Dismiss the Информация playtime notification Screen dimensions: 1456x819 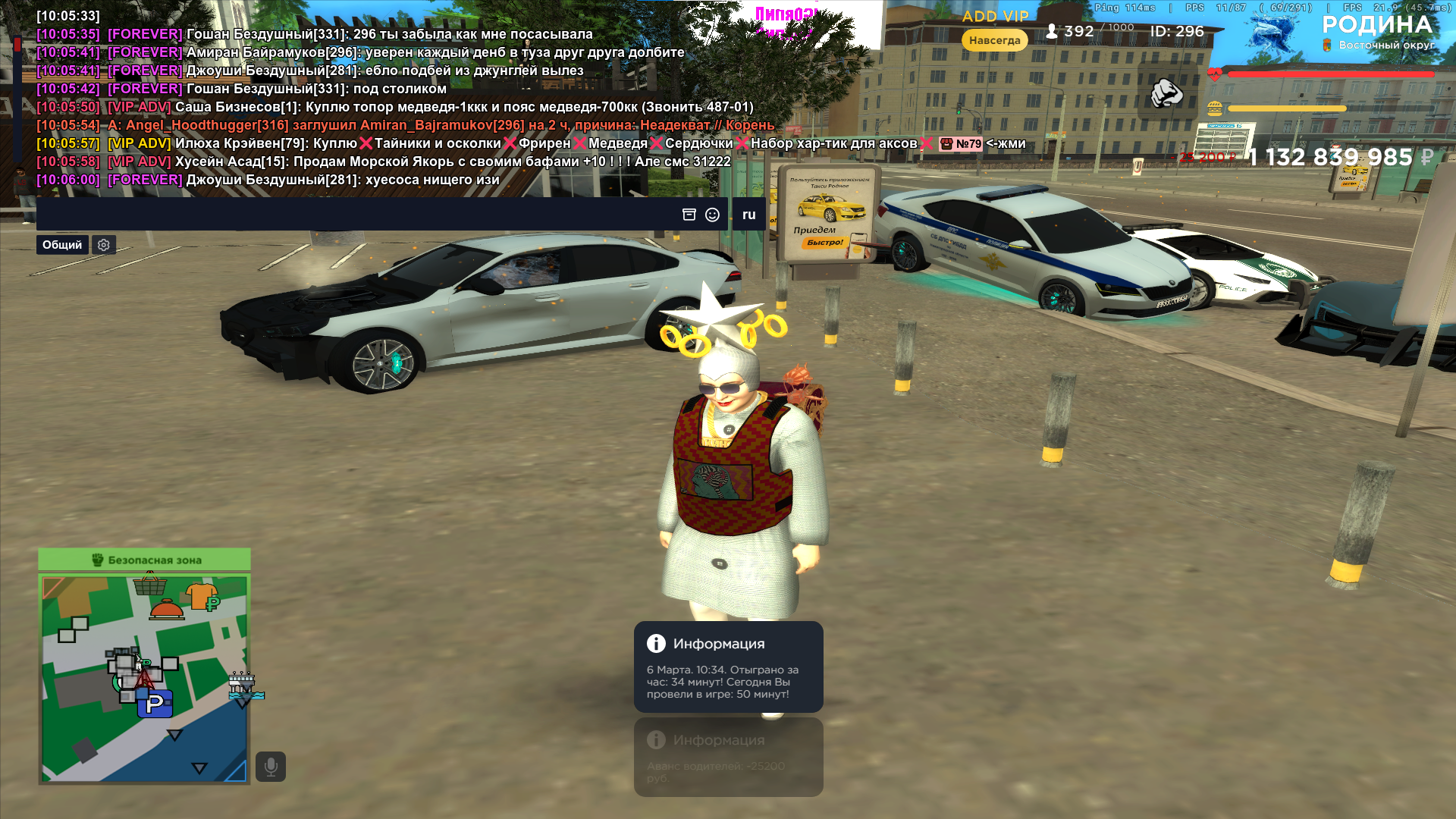click(x=728, y=667)
